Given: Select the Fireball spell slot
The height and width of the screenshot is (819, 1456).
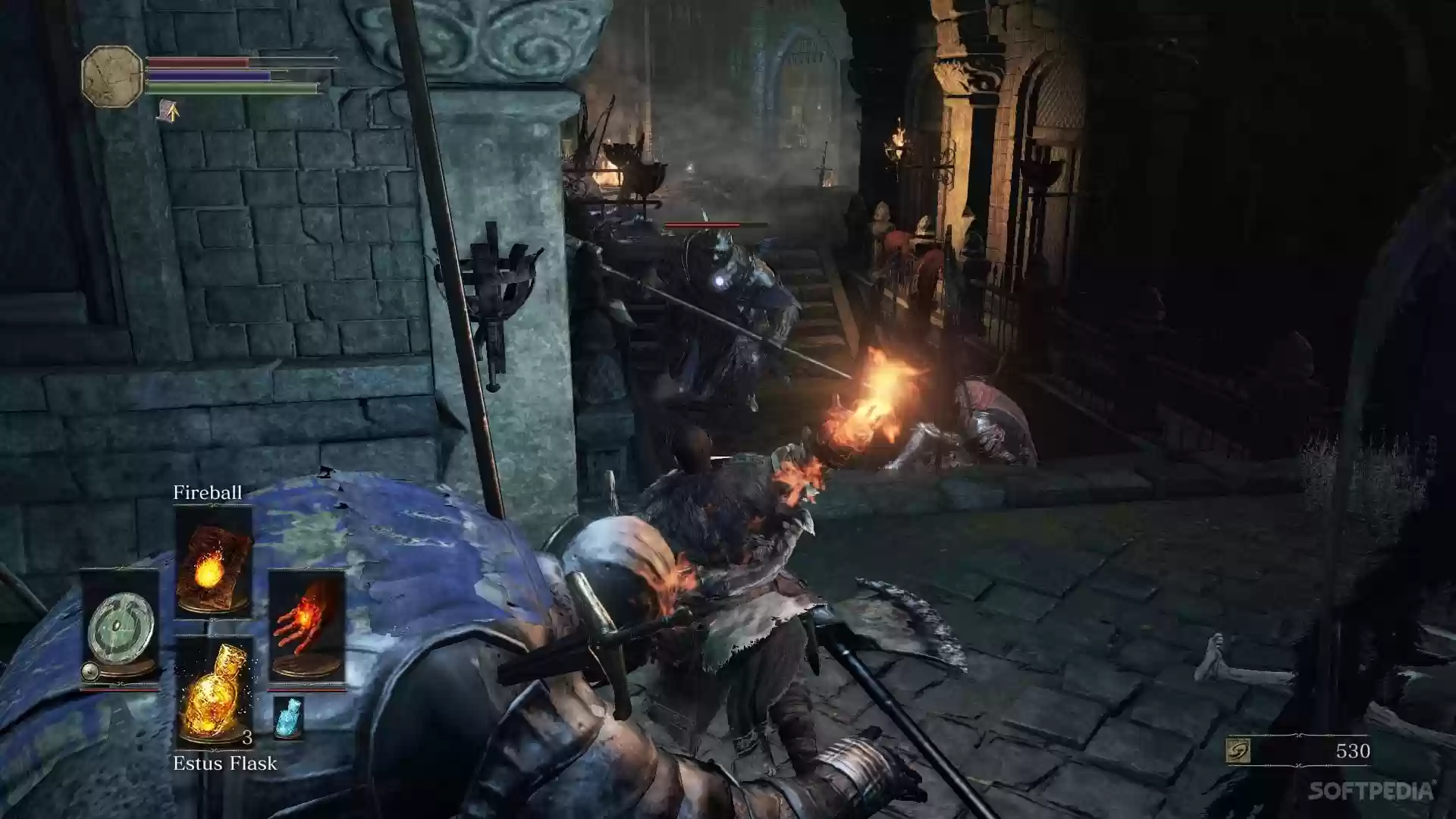Looking at the screenshot, I should 213,563.
